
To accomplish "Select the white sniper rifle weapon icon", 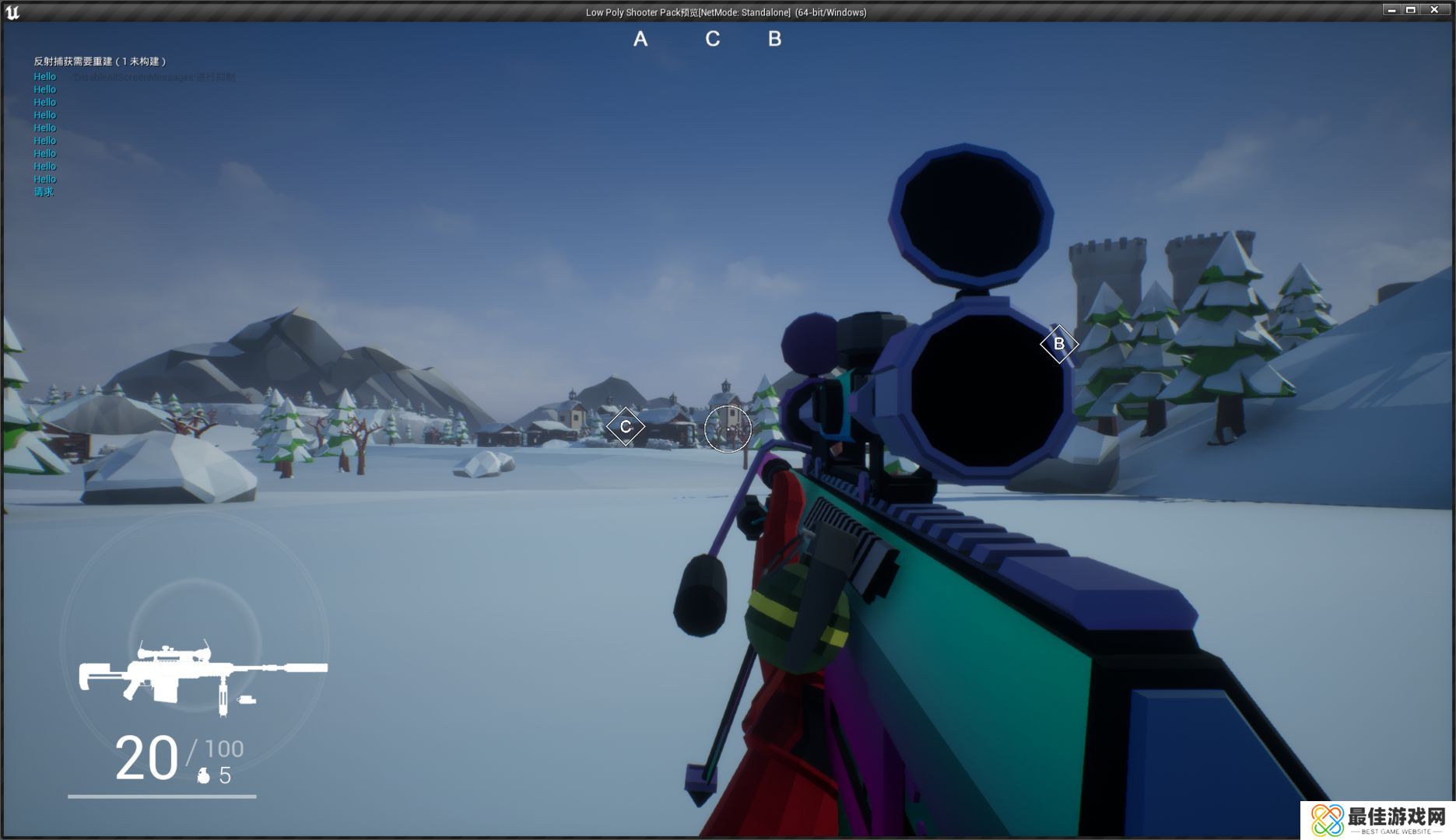I will click(x=202, y=675).
